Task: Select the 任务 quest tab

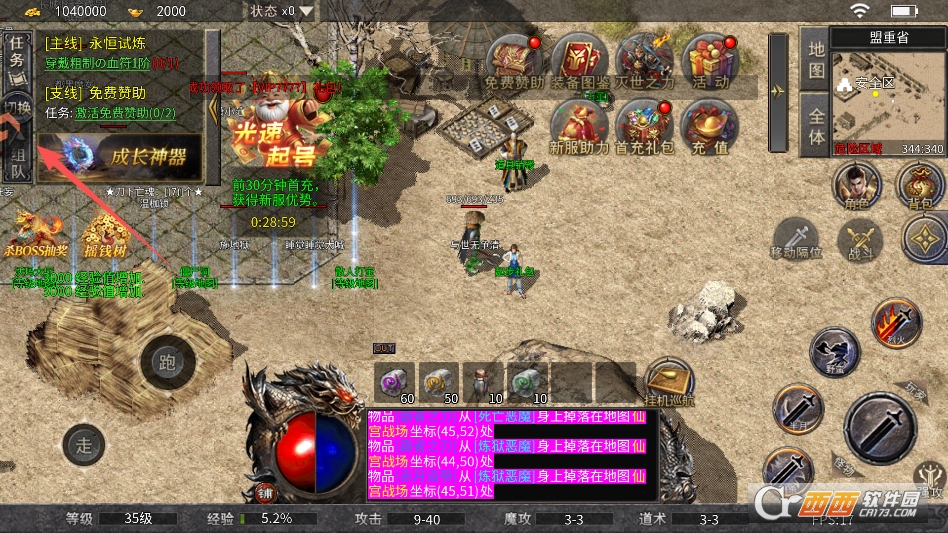Action: [x=17, y=52]
